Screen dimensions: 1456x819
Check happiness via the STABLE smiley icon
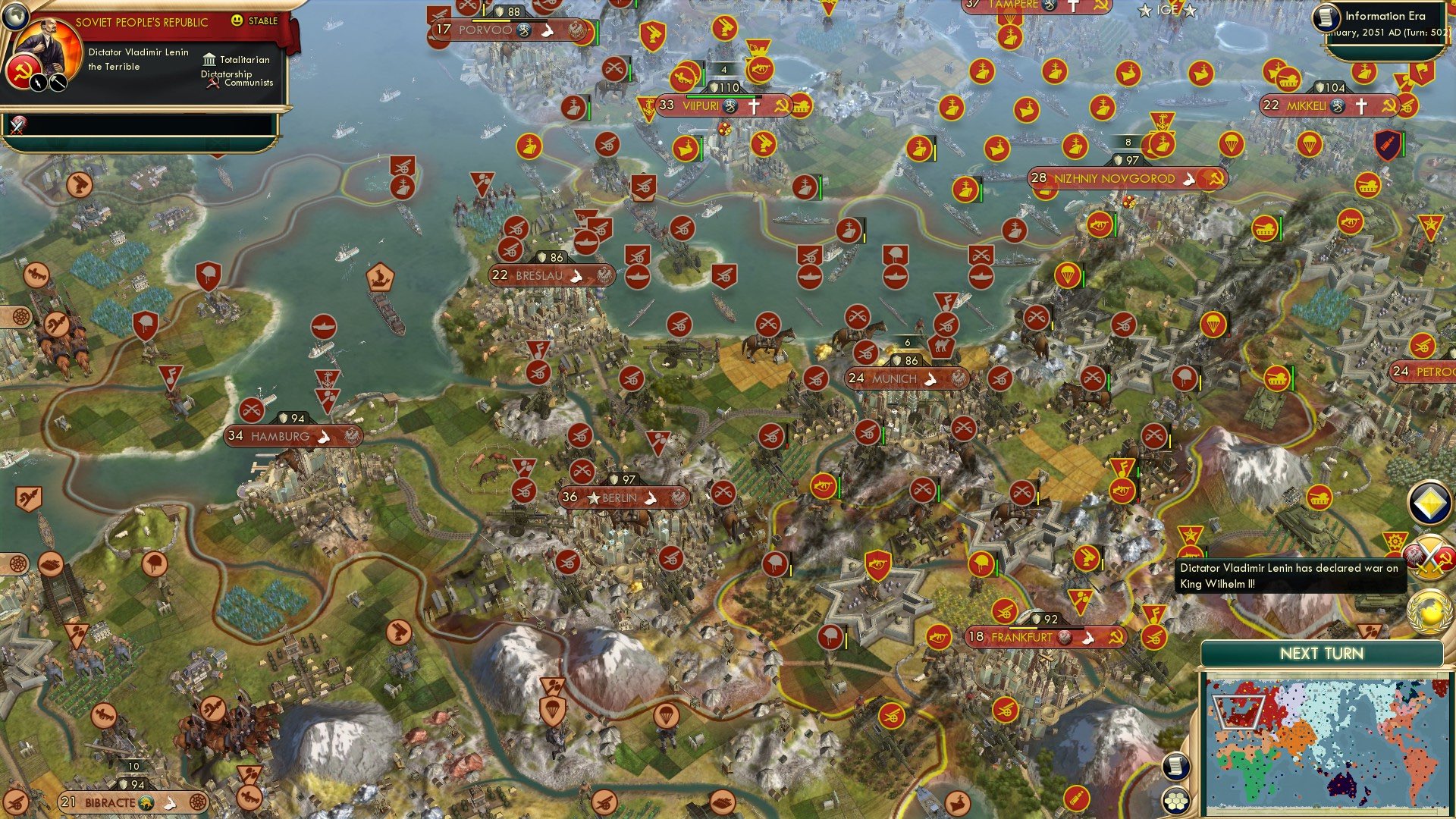click(238, 20)
